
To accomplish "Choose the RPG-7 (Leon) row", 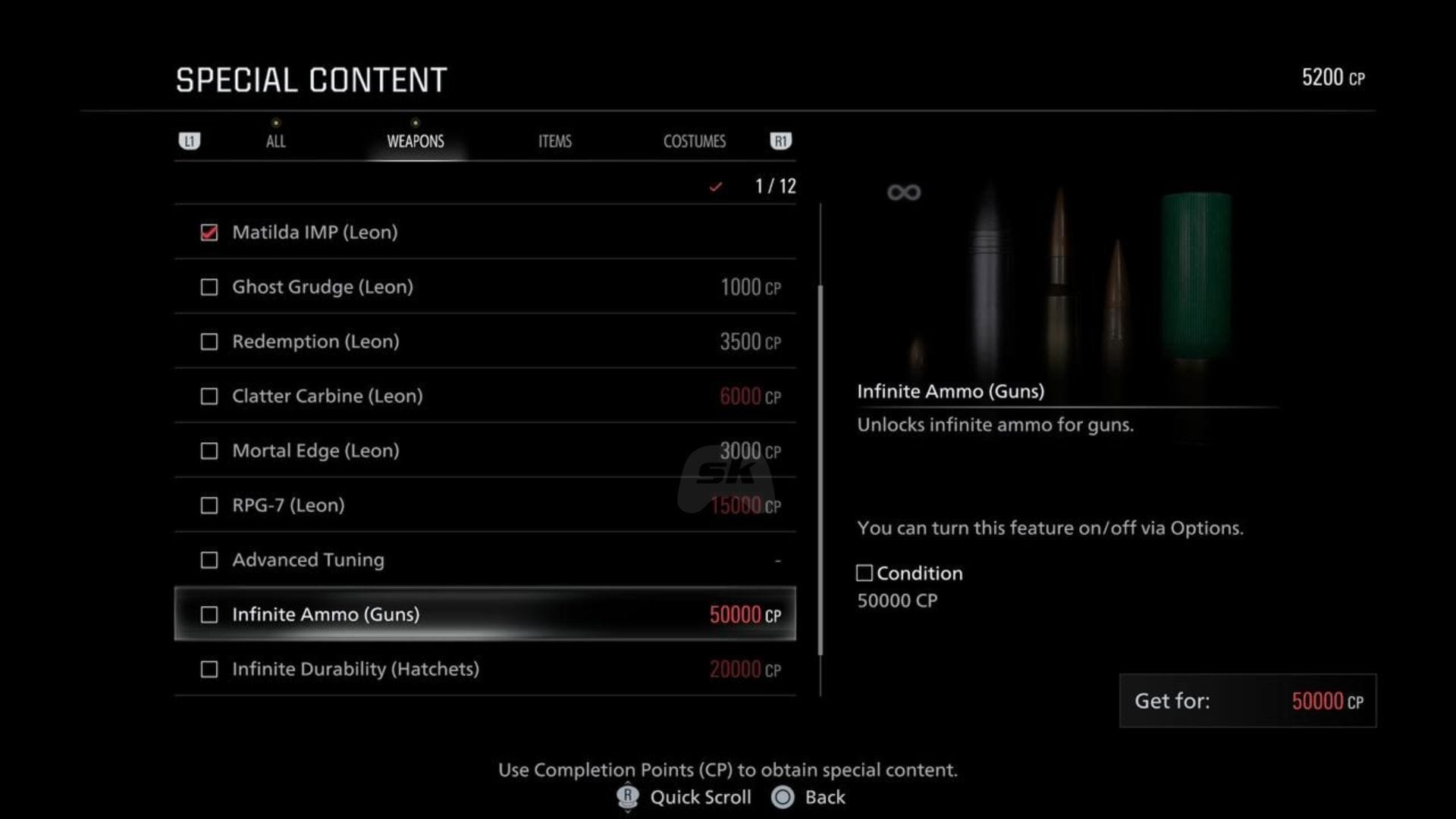I will [x=485, y=505].
